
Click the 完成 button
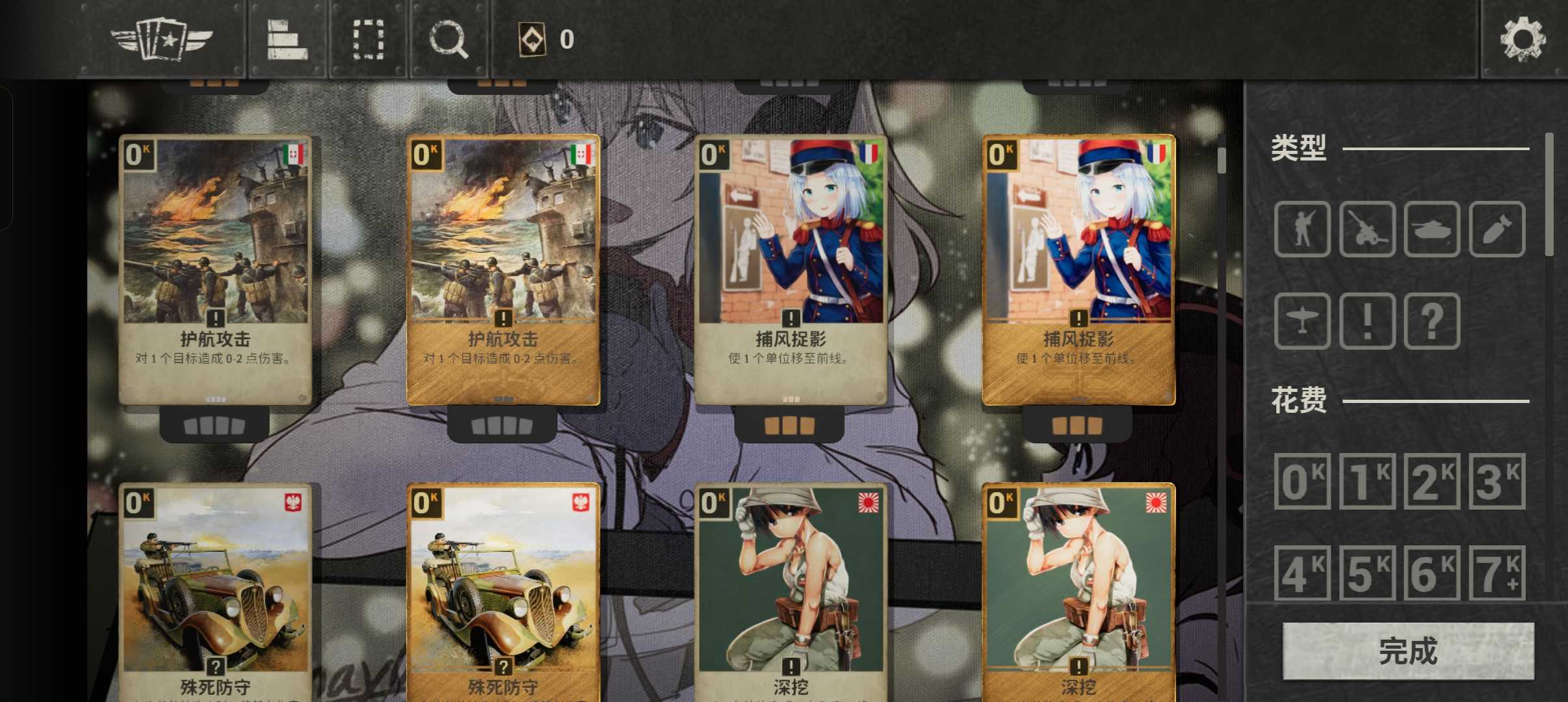(x=1408, y=651)
